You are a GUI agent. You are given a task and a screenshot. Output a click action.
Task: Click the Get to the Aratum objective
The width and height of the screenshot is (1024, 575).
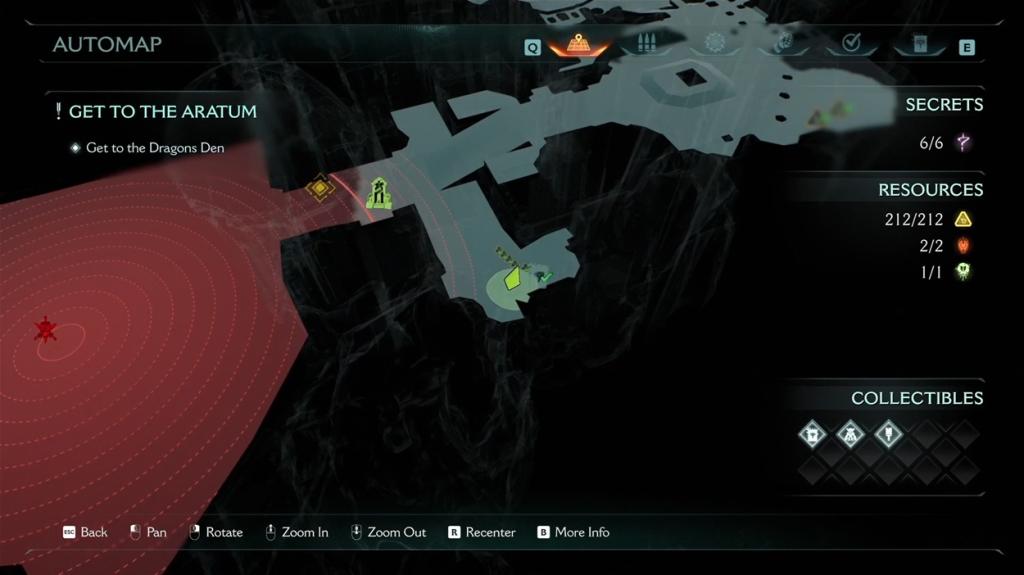point(162,112)
